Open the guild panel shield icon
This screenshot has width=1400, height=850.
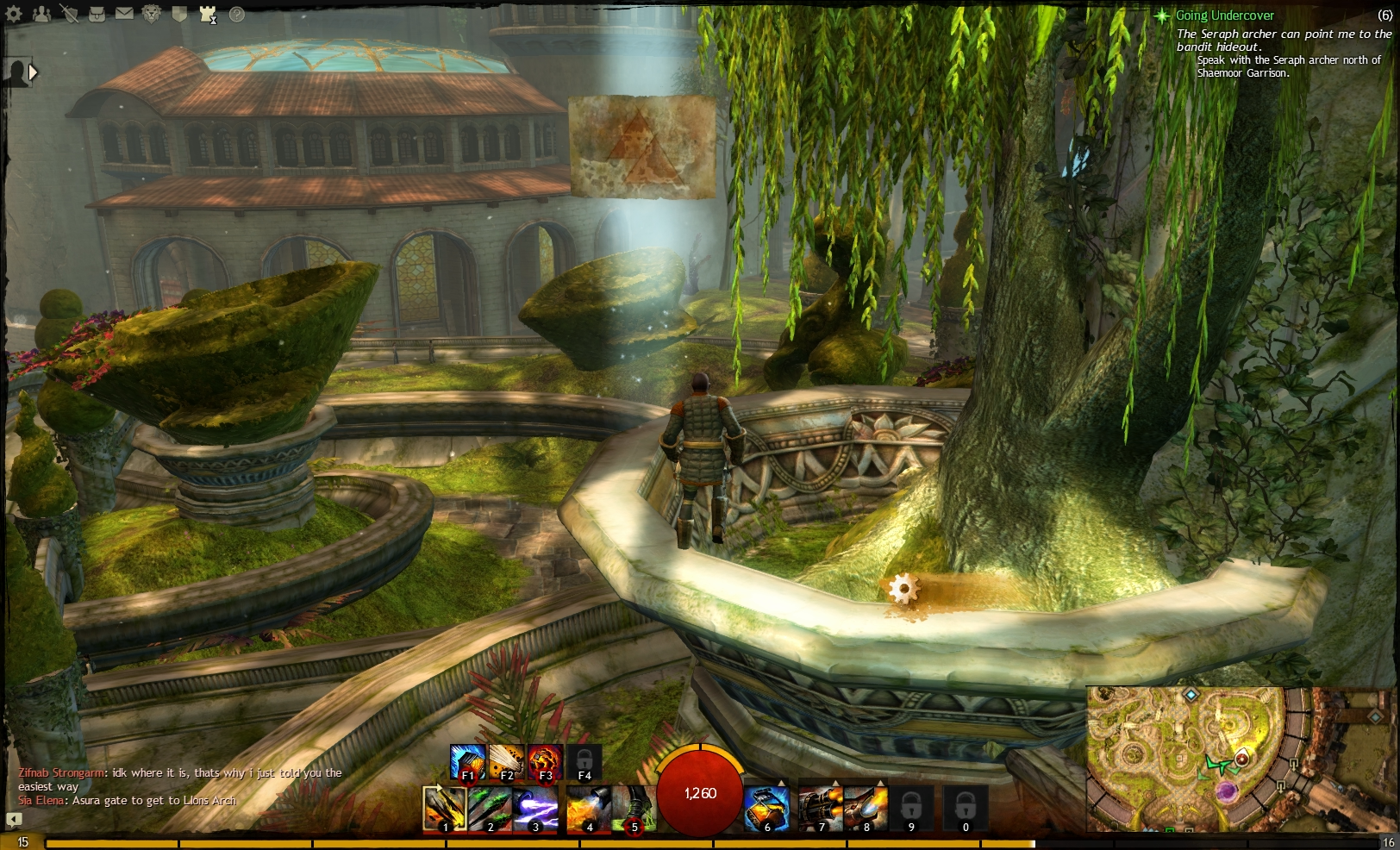point(179,14)
